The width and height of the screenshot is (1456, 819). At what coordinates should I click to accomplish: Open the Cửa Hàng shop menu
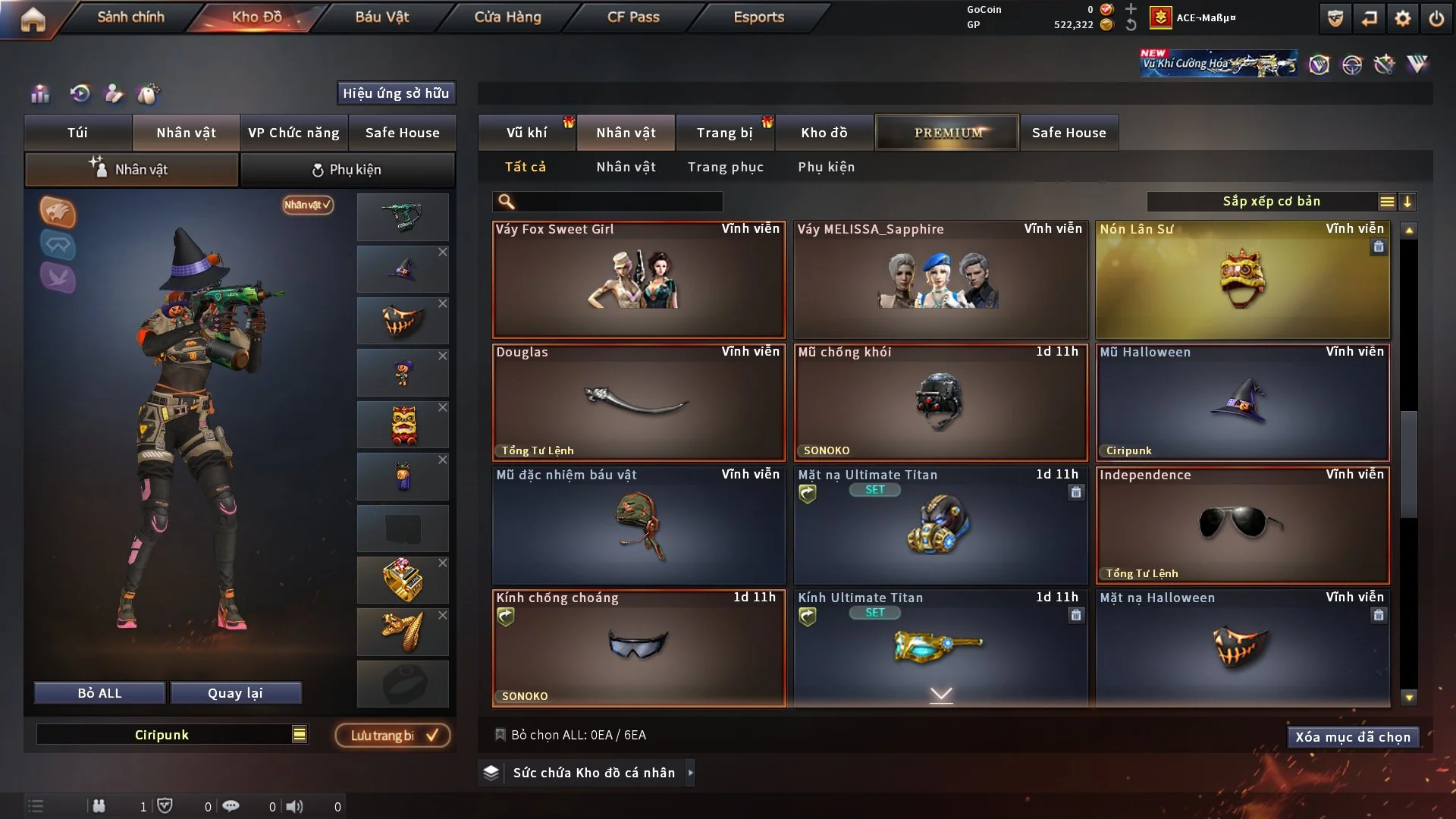pyautogui.click(x=507, y=17)
